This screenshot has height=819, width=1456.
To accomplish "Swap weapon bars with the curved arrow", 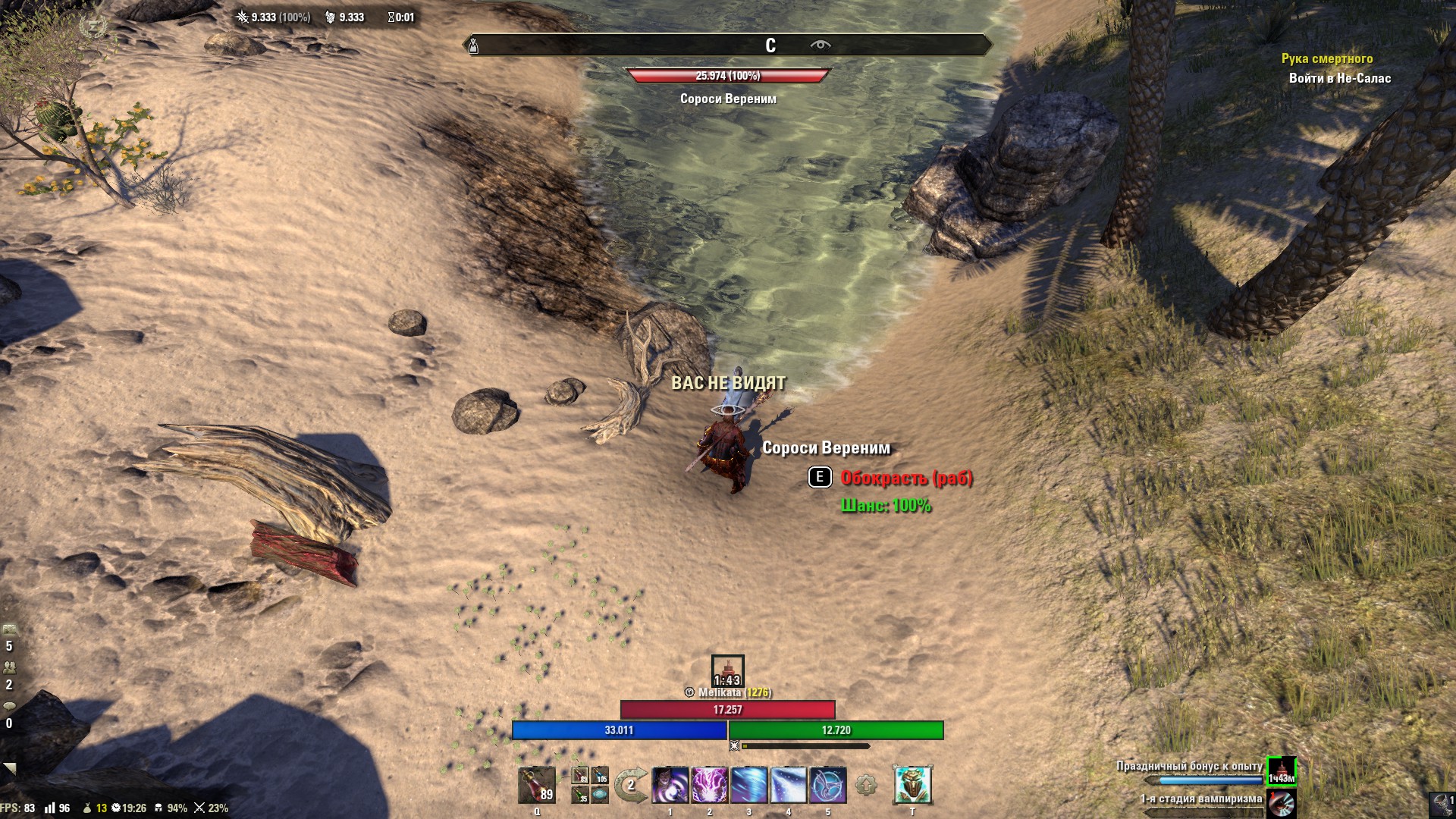I will [x=630, y=786].
